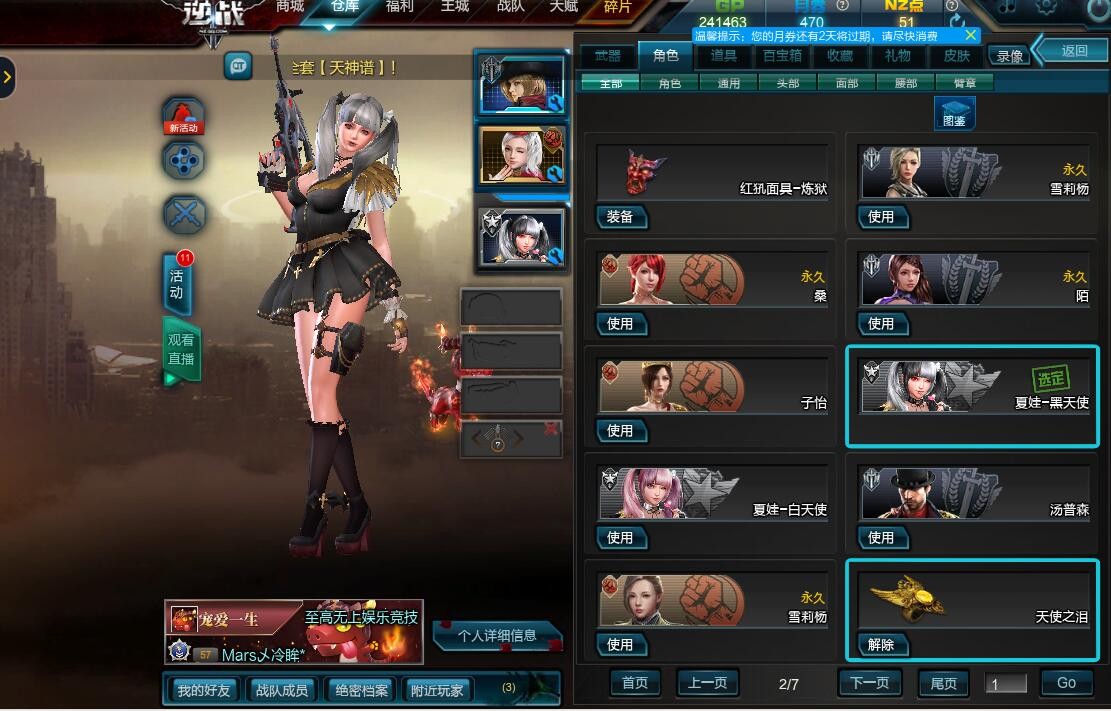
Task: Jump to the 尾页 last page
Action: coord(943,683)
